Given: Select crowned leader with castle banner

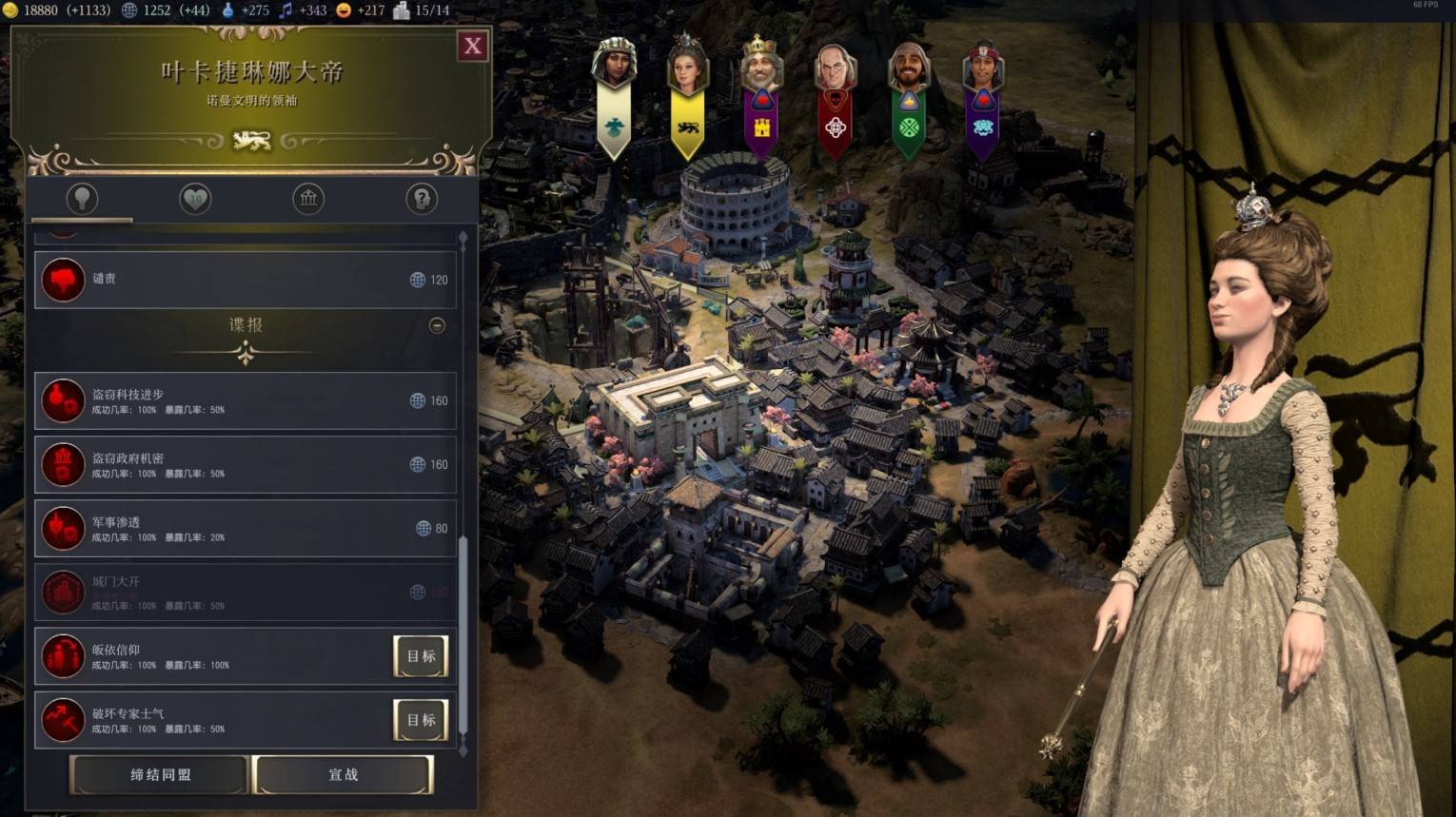Looking at the screenshot, I should click(x=761, y=95).
